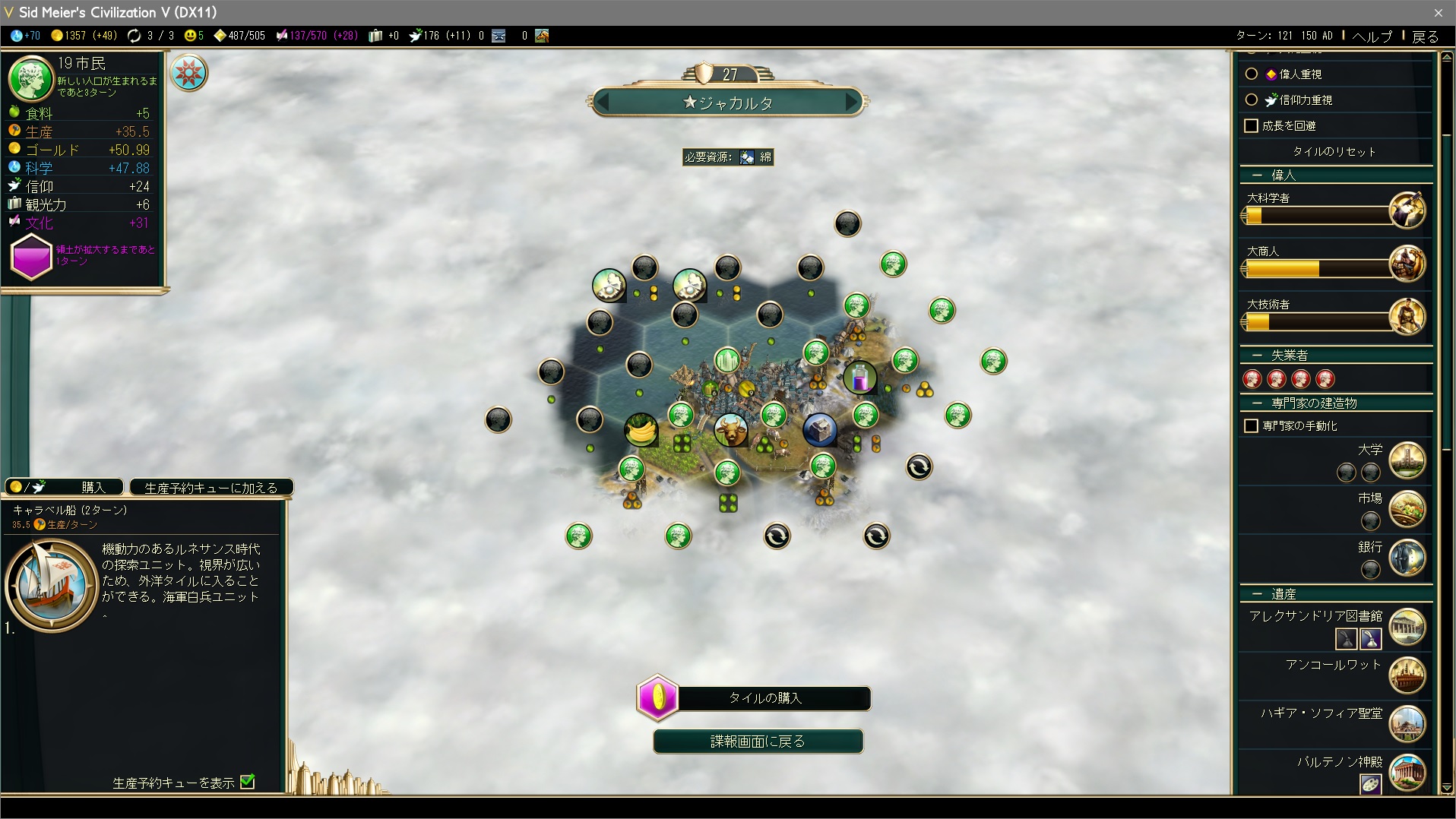Enable 専門家の手動化 manual specialists checkbox

pyautogui.click(x=1252, y=425)
